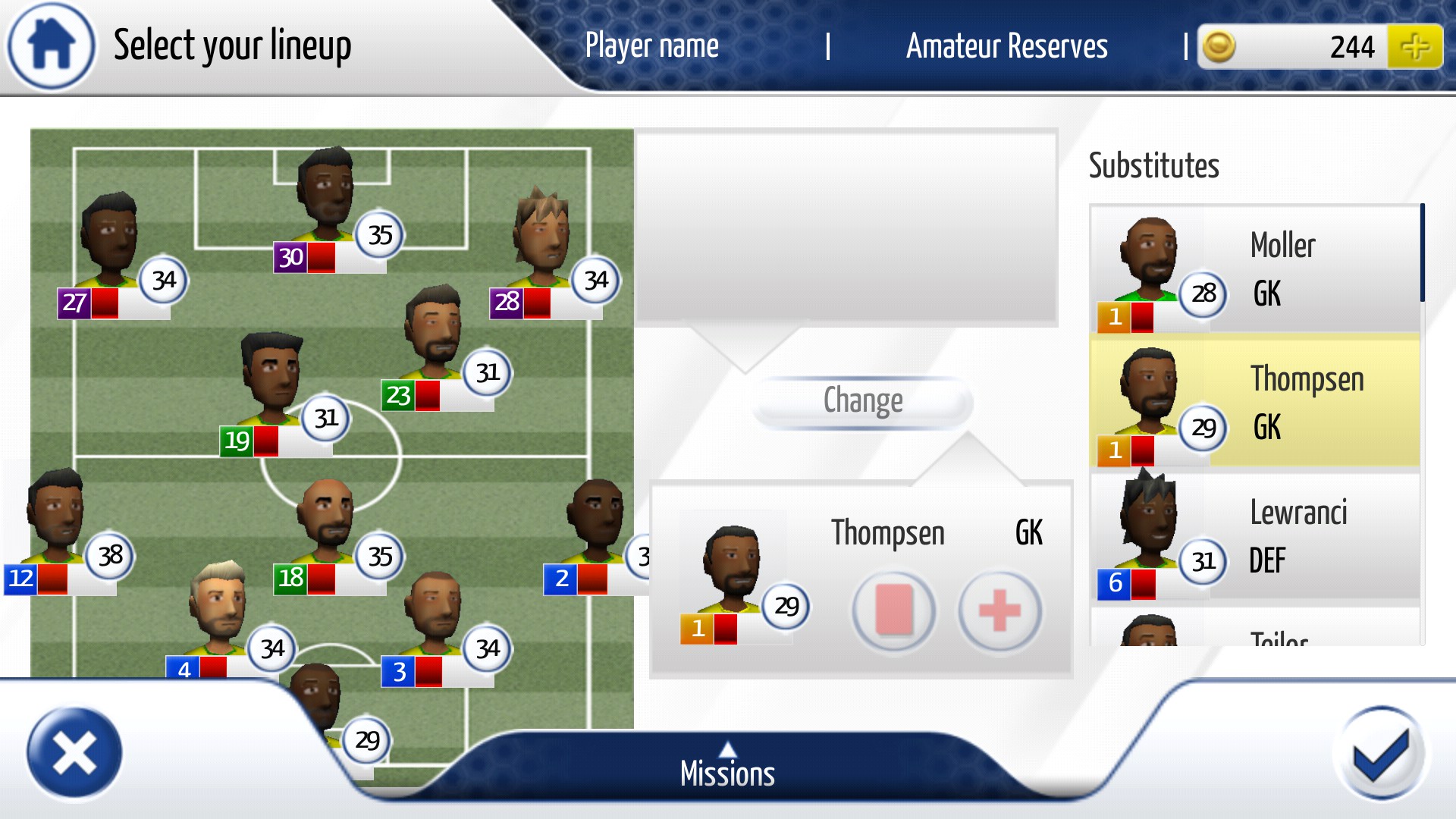
Task: Confirm lineup with the checkmark button
Action: point(1381,753)
